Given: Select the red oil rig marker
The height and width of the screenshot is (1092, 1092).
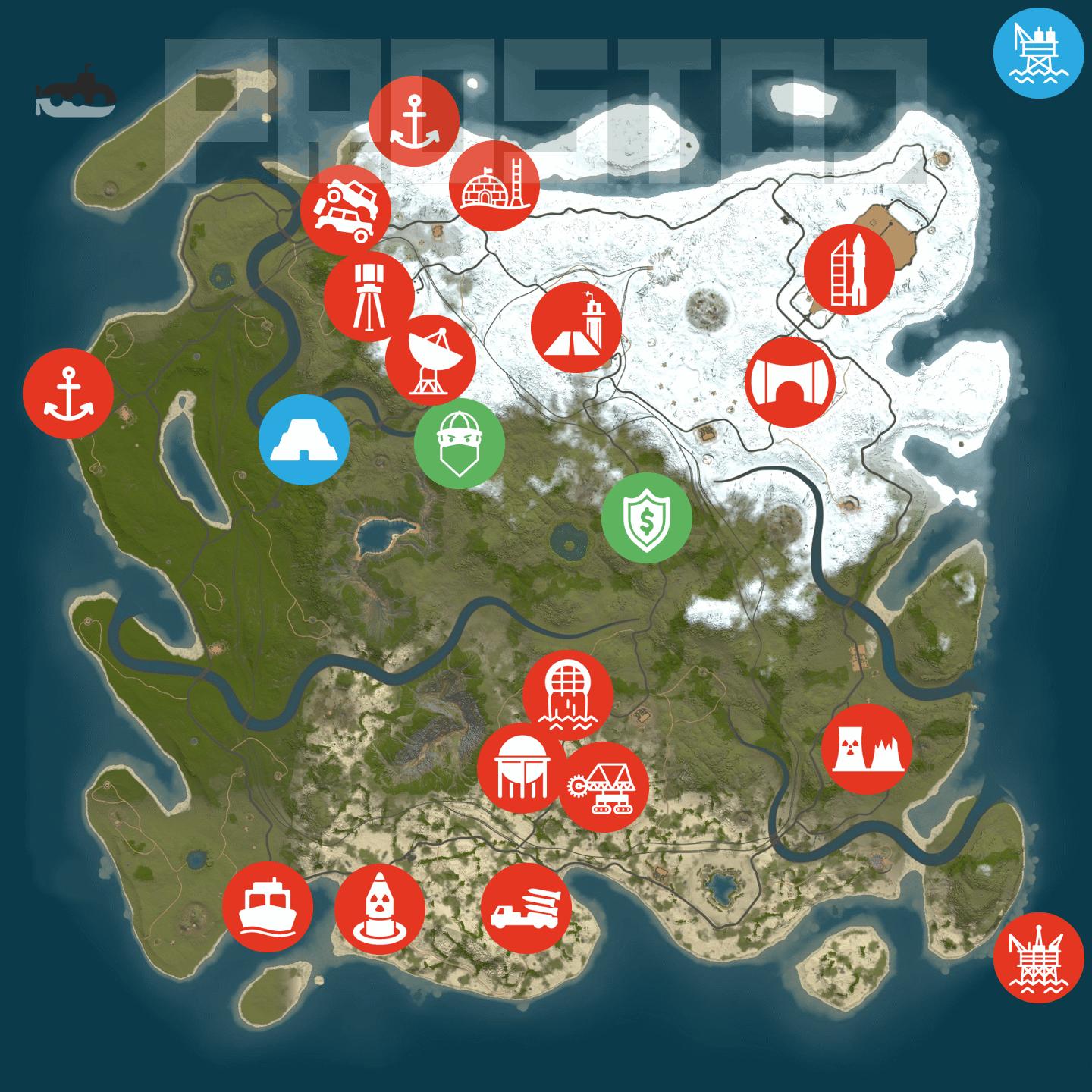Looking at the screenshot, I should click(1038, 957).
